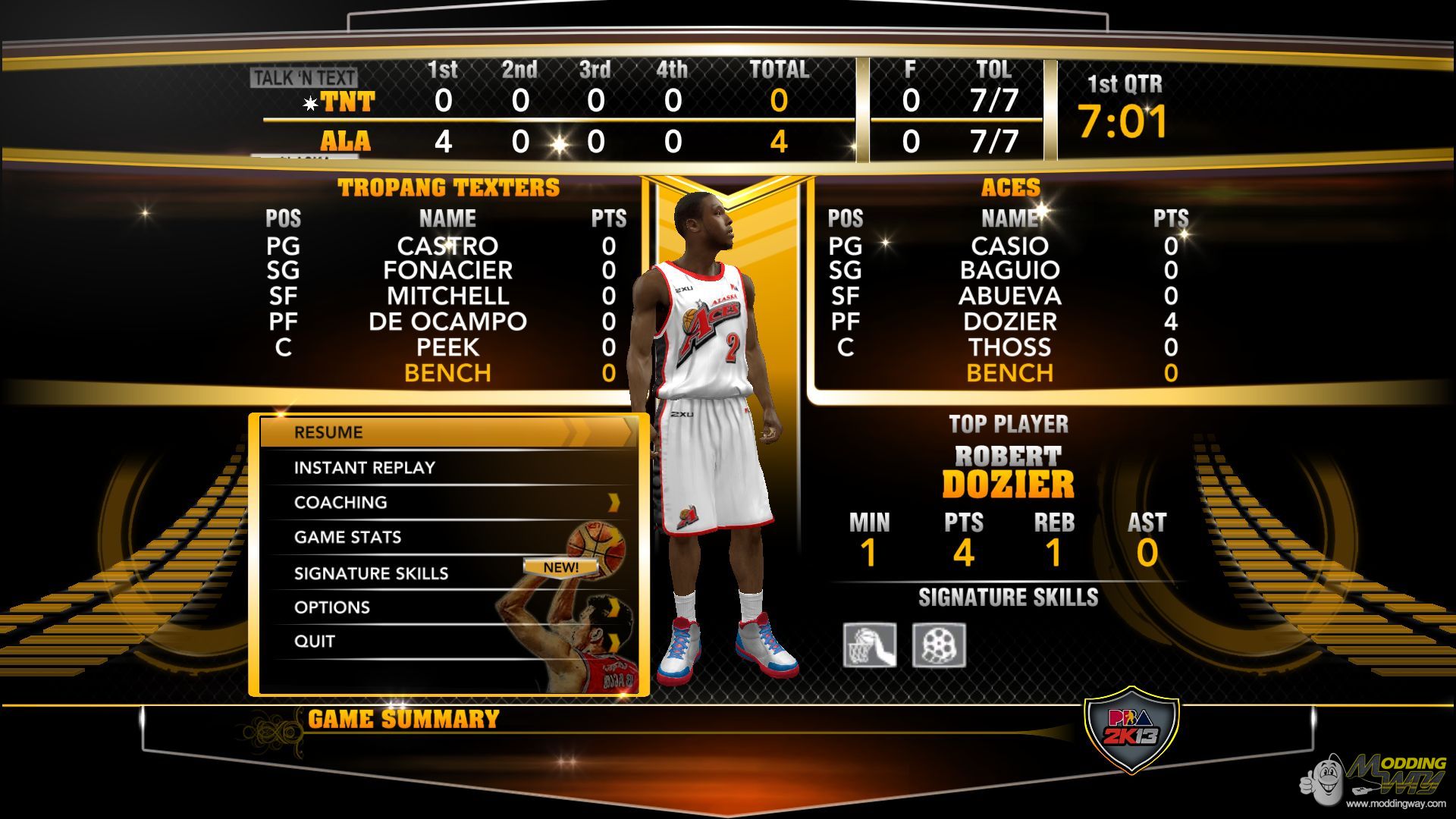Viewport: 1456px width, 819px height.
Task: Click the dunk signature skill icon
Action: (x=870, y=645)
